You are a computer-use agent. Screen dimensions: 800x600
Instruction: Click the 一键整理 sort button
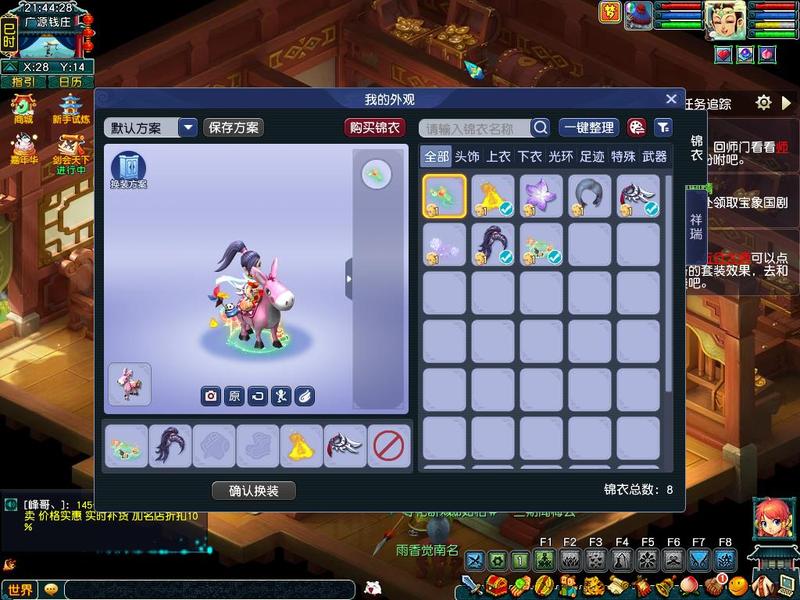[x=588, y=127]
